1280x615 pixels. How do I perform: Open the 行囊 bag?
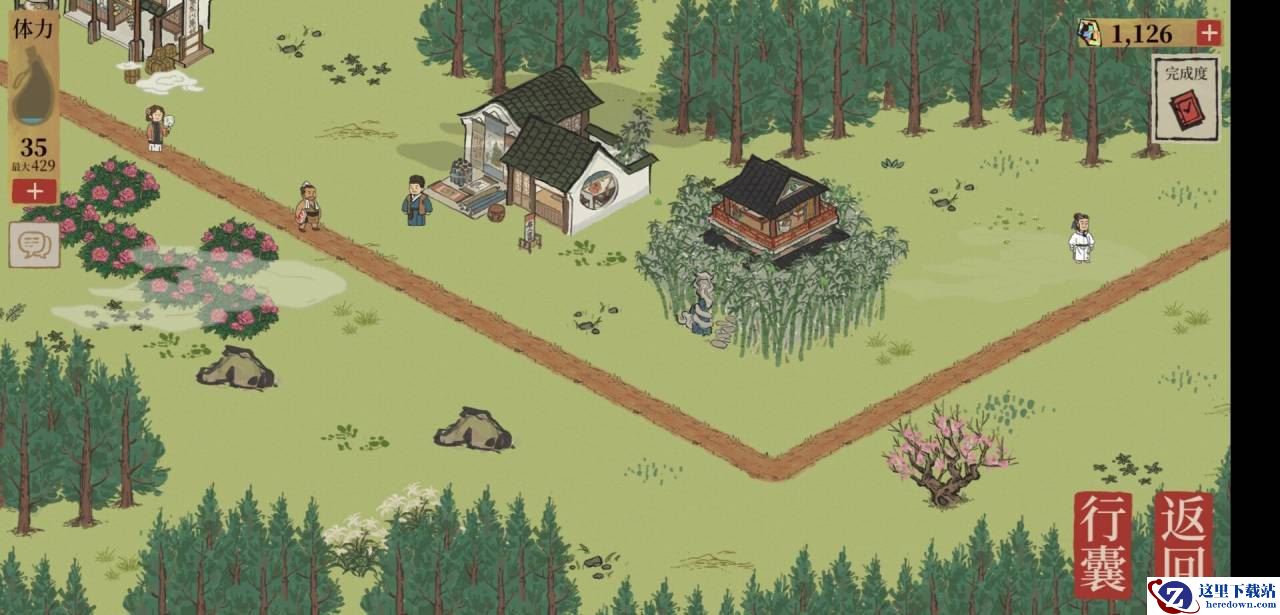(x=1103, y=544)
